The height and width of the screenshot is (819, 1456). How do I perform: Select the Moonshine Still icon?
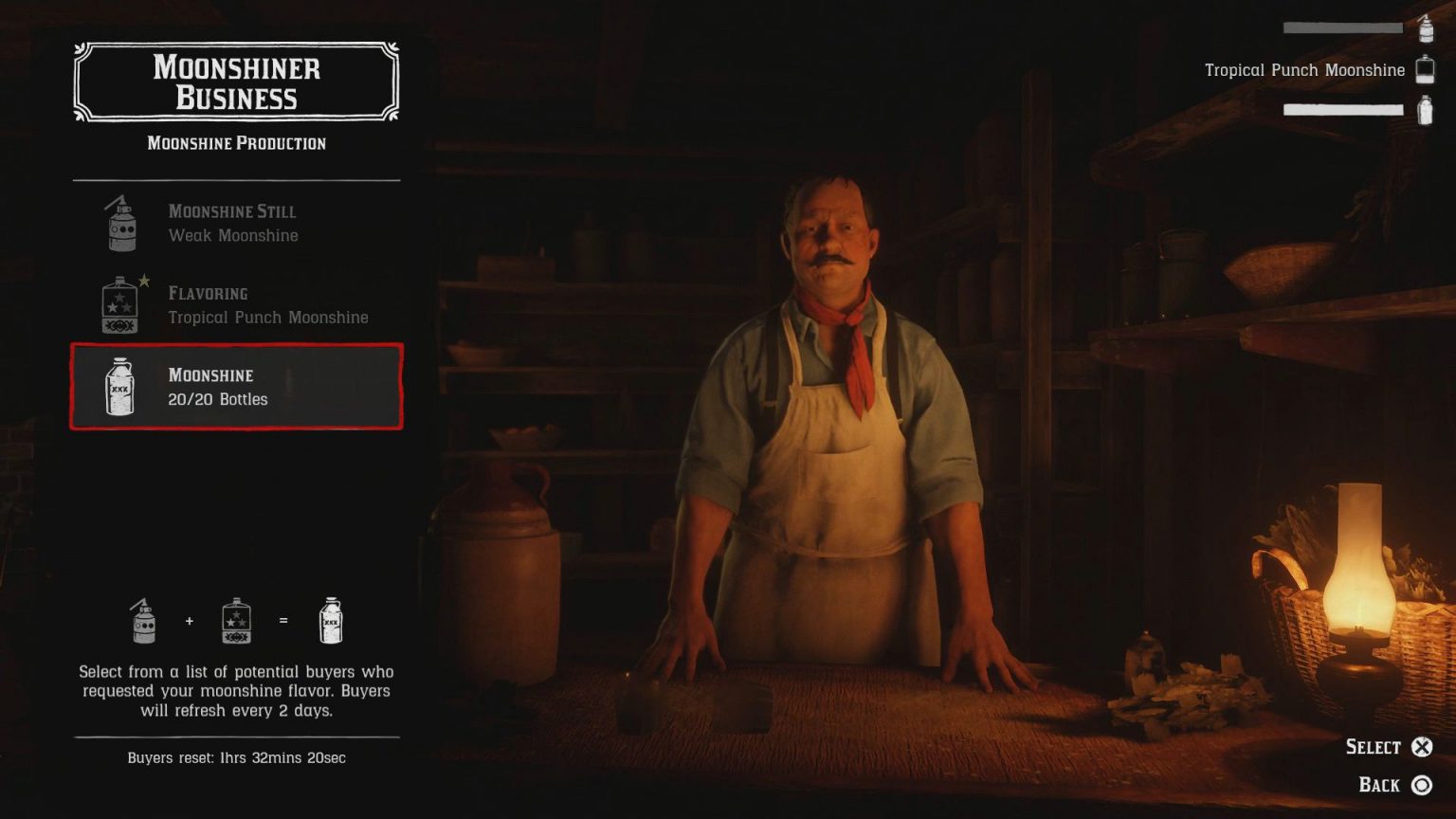tap(120, 223)
